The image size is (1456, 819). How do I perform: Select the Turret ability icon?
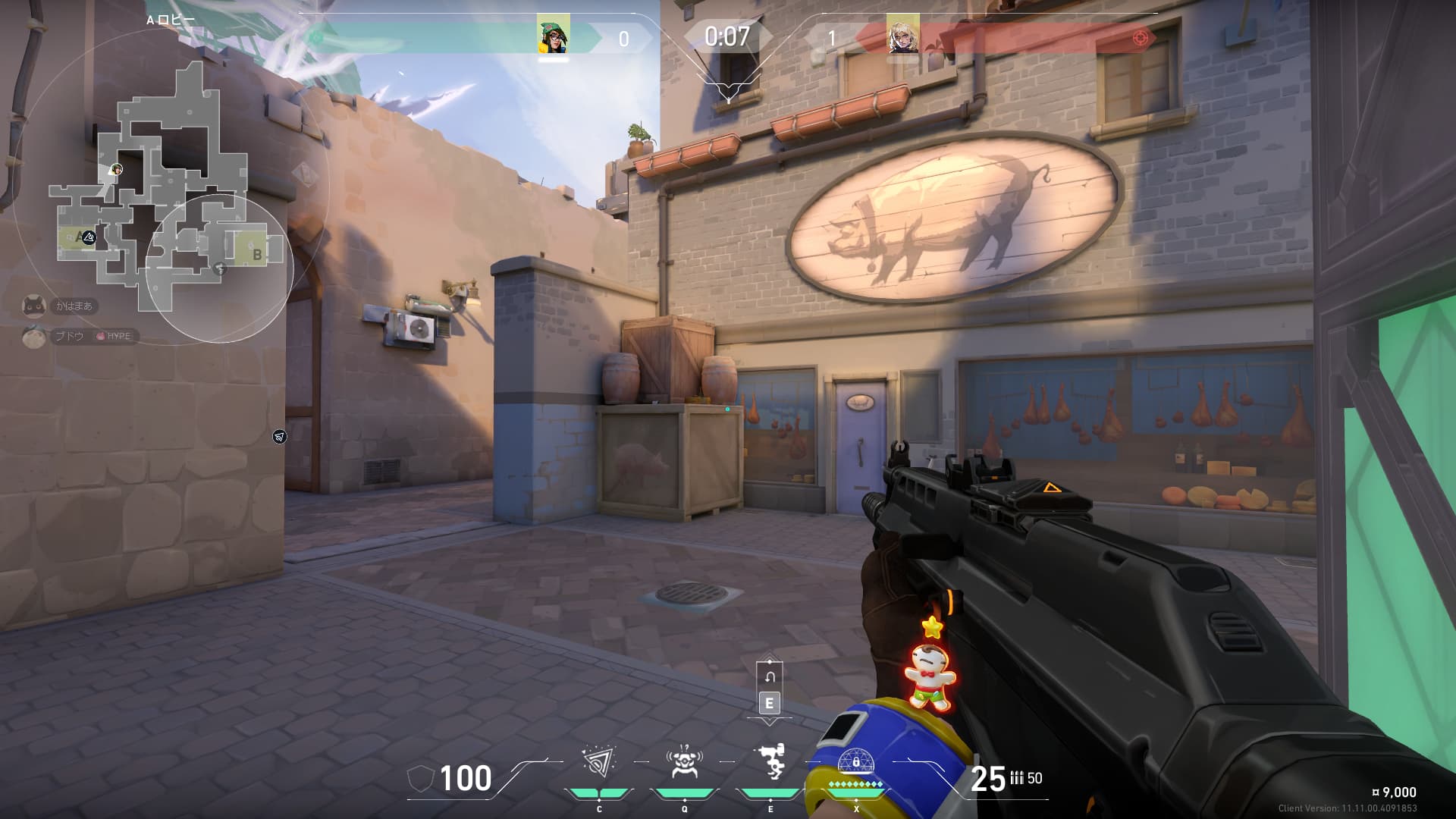tap(770, 762)
